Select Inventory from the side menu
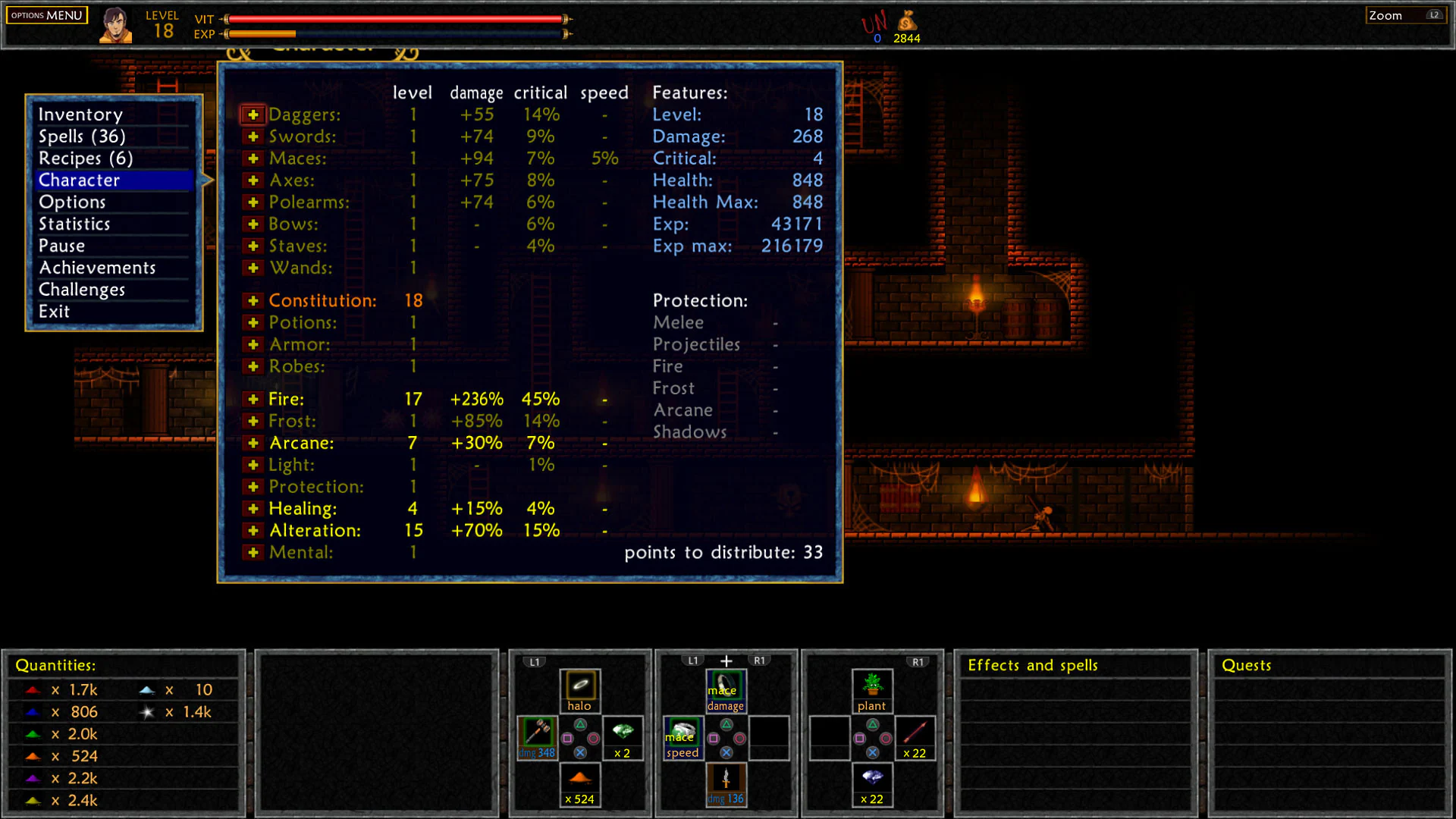The width and height of the screenshot is (1456, 819). tap(80, 114)
